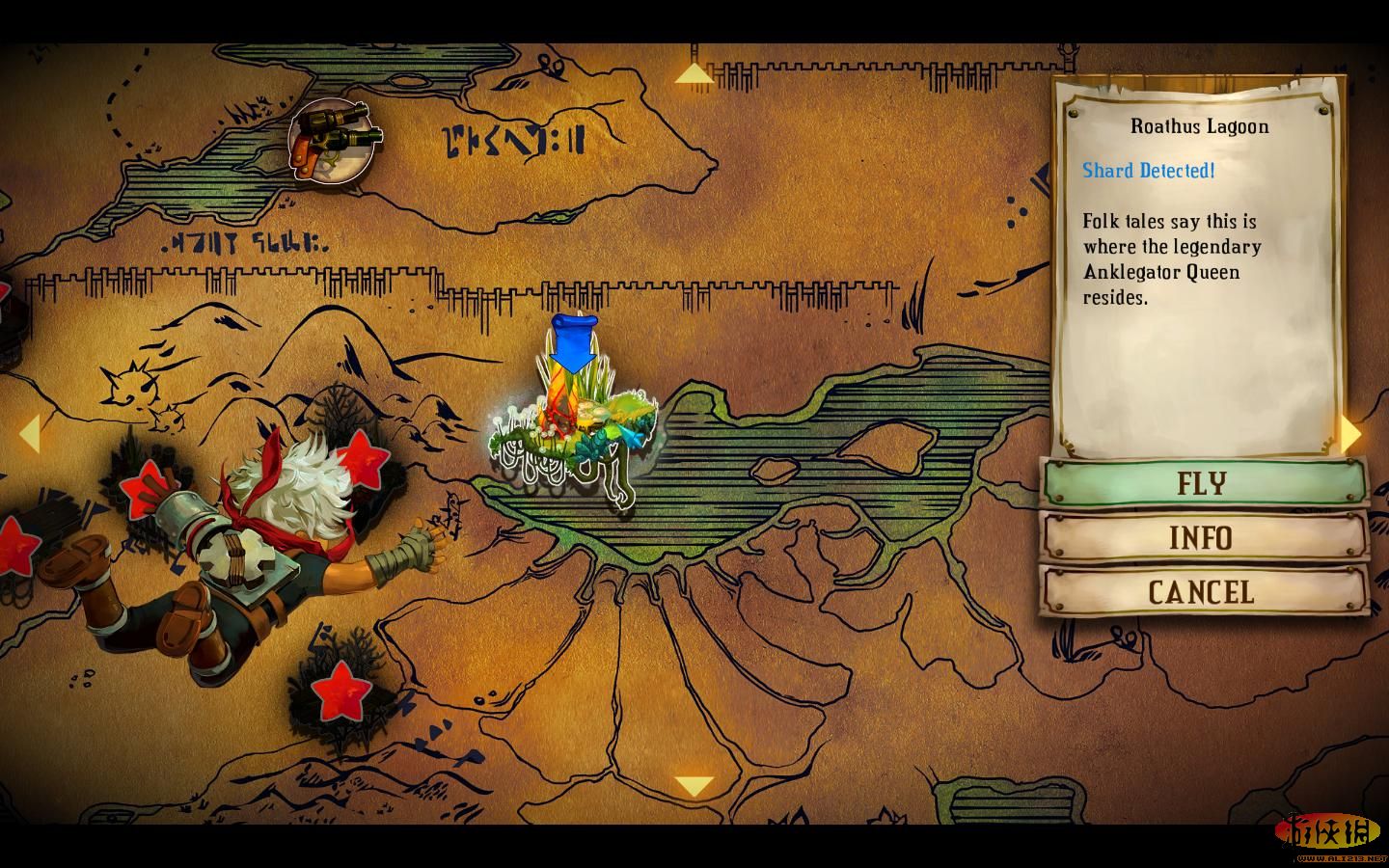Pan the map with the right arrow

(x=1350, y=435)
